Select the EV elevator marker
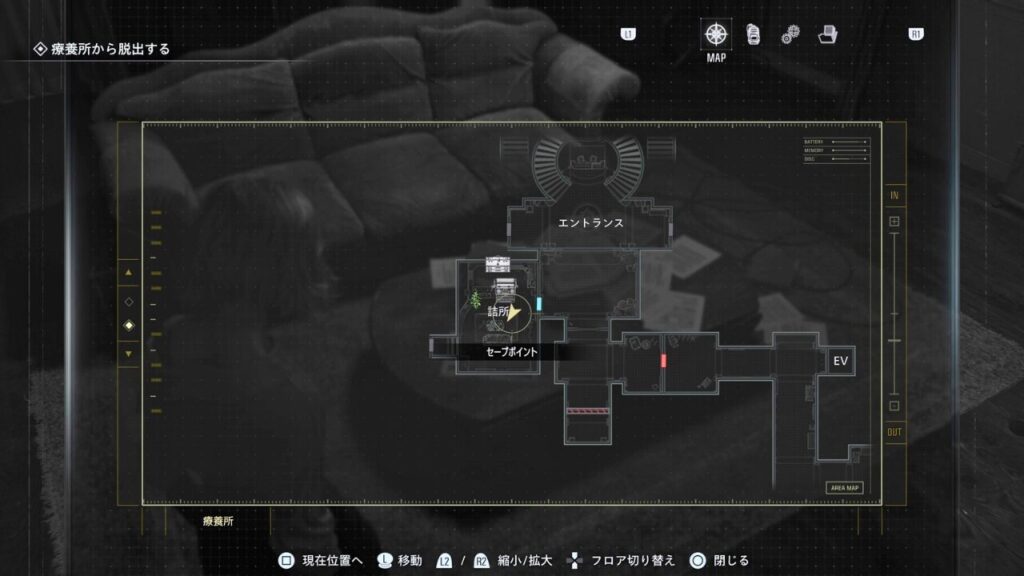Screen dimensions: 1024x576 (840, 361)
